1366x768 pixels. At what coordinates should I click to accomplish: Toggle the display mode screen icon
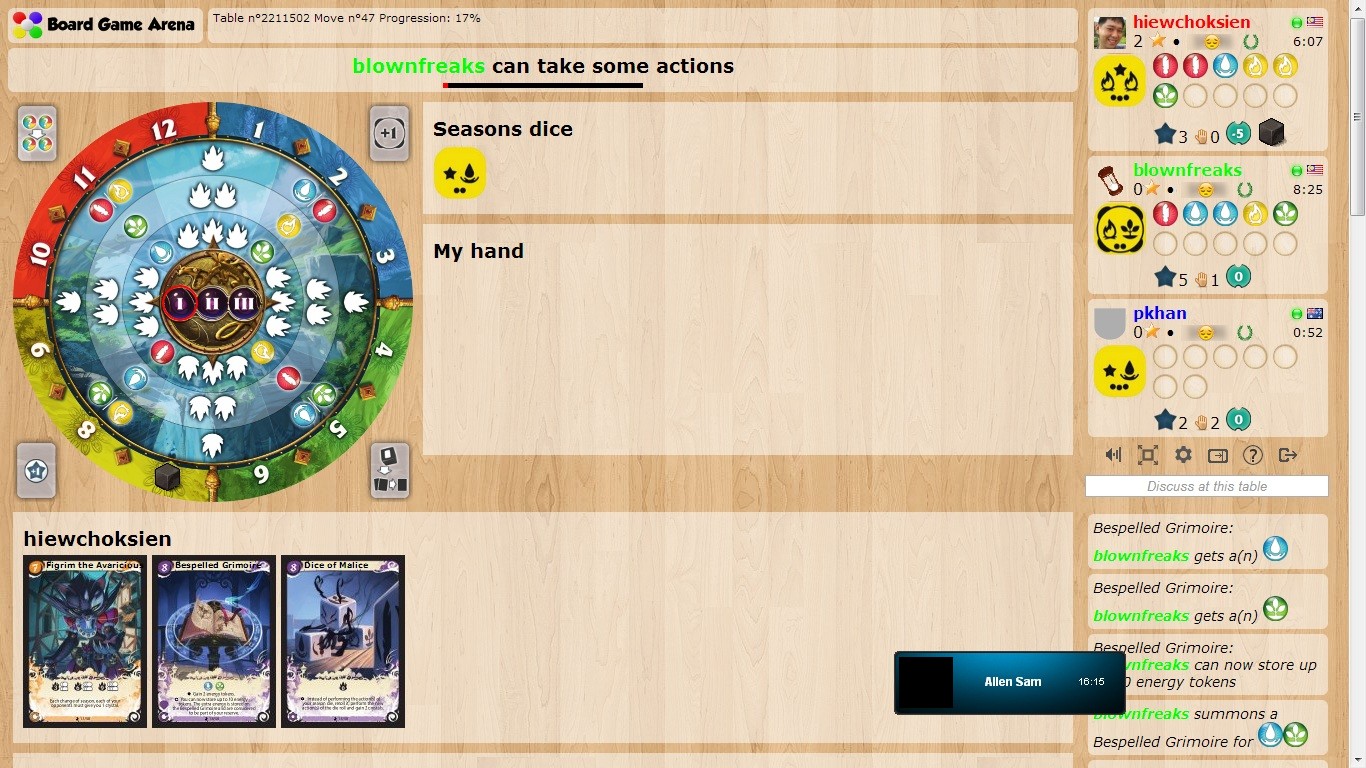pos(1217,455)
